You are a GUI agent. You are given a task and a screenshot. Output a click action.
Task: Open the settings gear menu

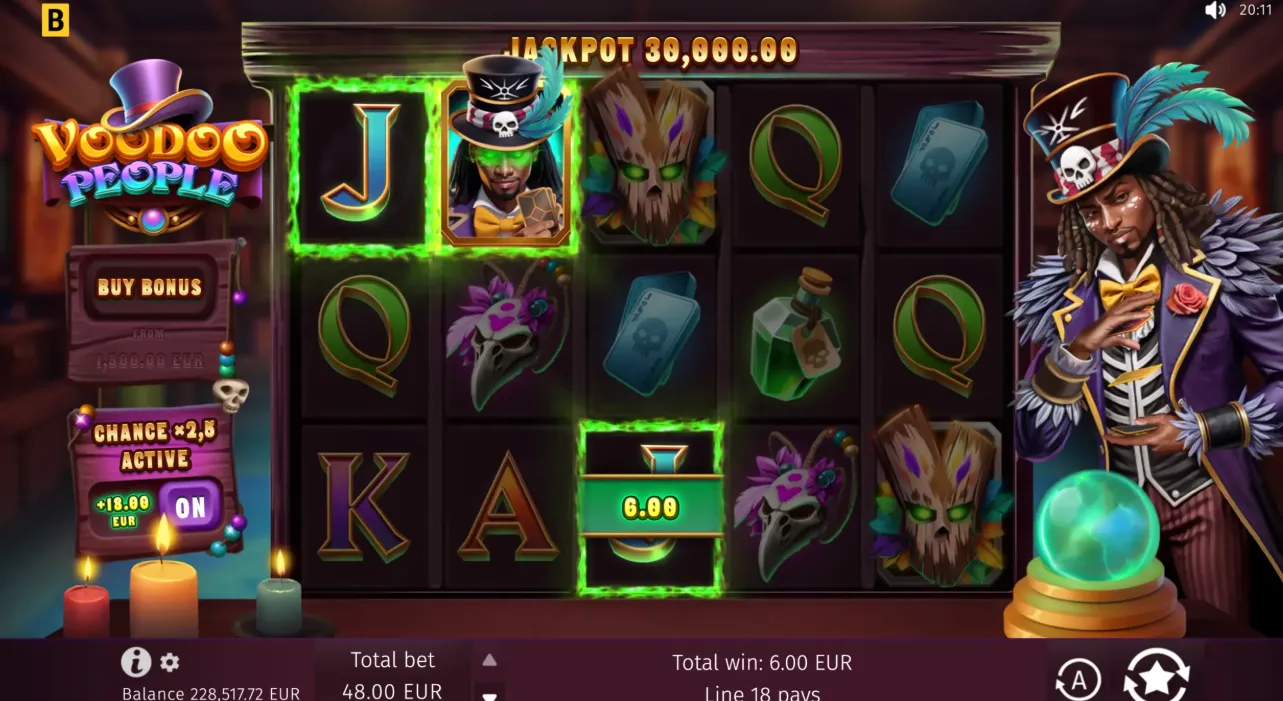(x=170, y=662)
